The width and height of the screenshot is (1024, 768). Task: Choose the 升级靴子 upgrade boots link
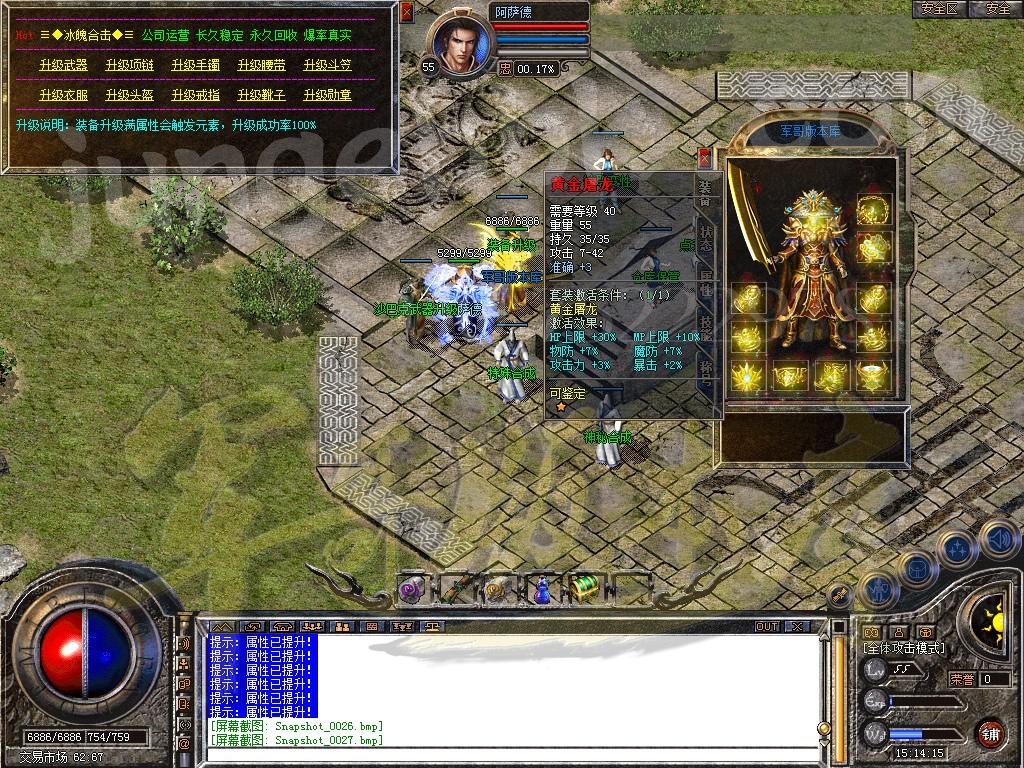click(x=261, y=95)
